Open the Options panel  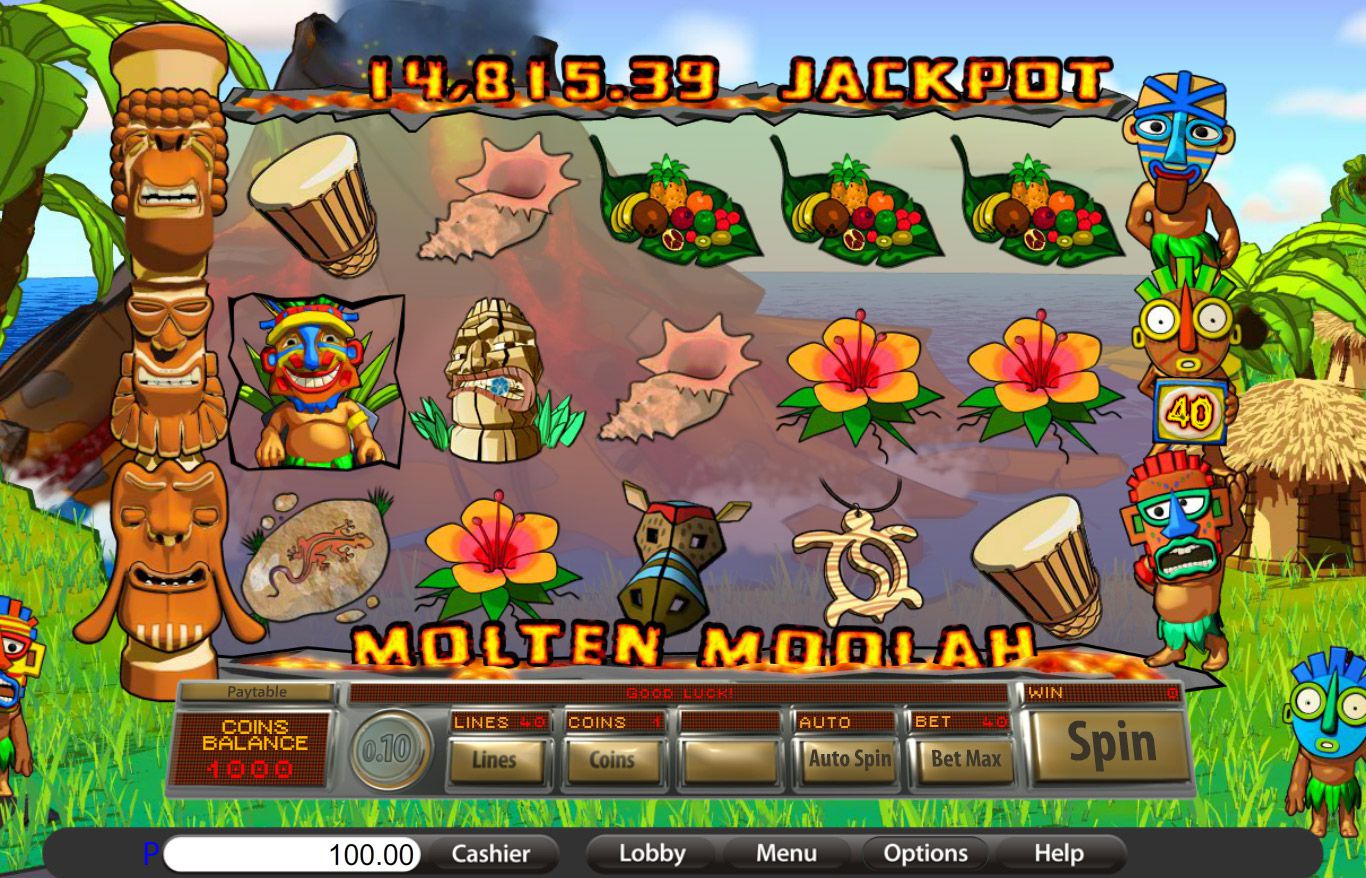click(x=925, y=854)
